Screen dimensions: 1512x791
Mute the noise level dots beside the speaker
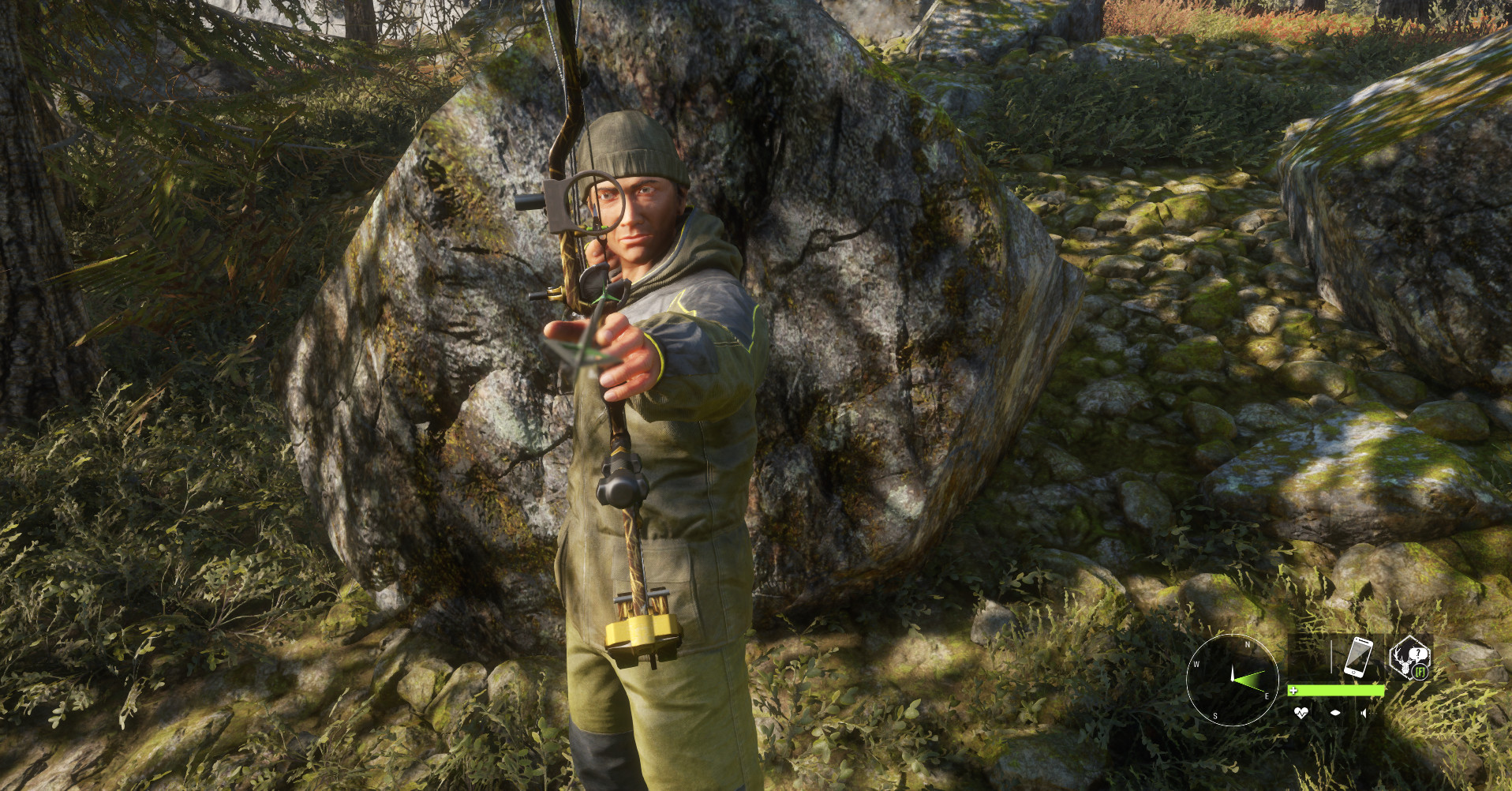[x=1373, y=713]
